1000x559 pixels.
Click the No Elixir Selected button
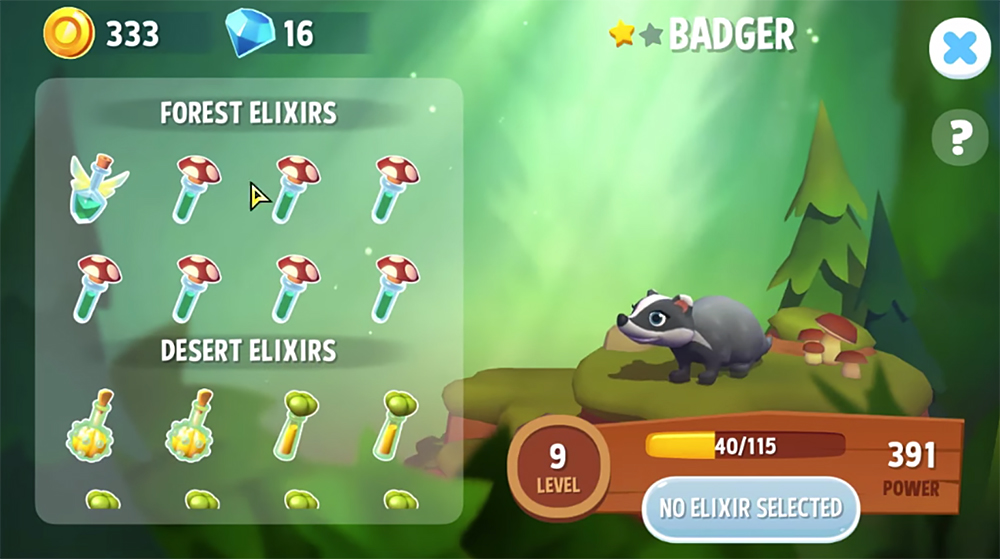pyautogui.click(x=750, y=507)
